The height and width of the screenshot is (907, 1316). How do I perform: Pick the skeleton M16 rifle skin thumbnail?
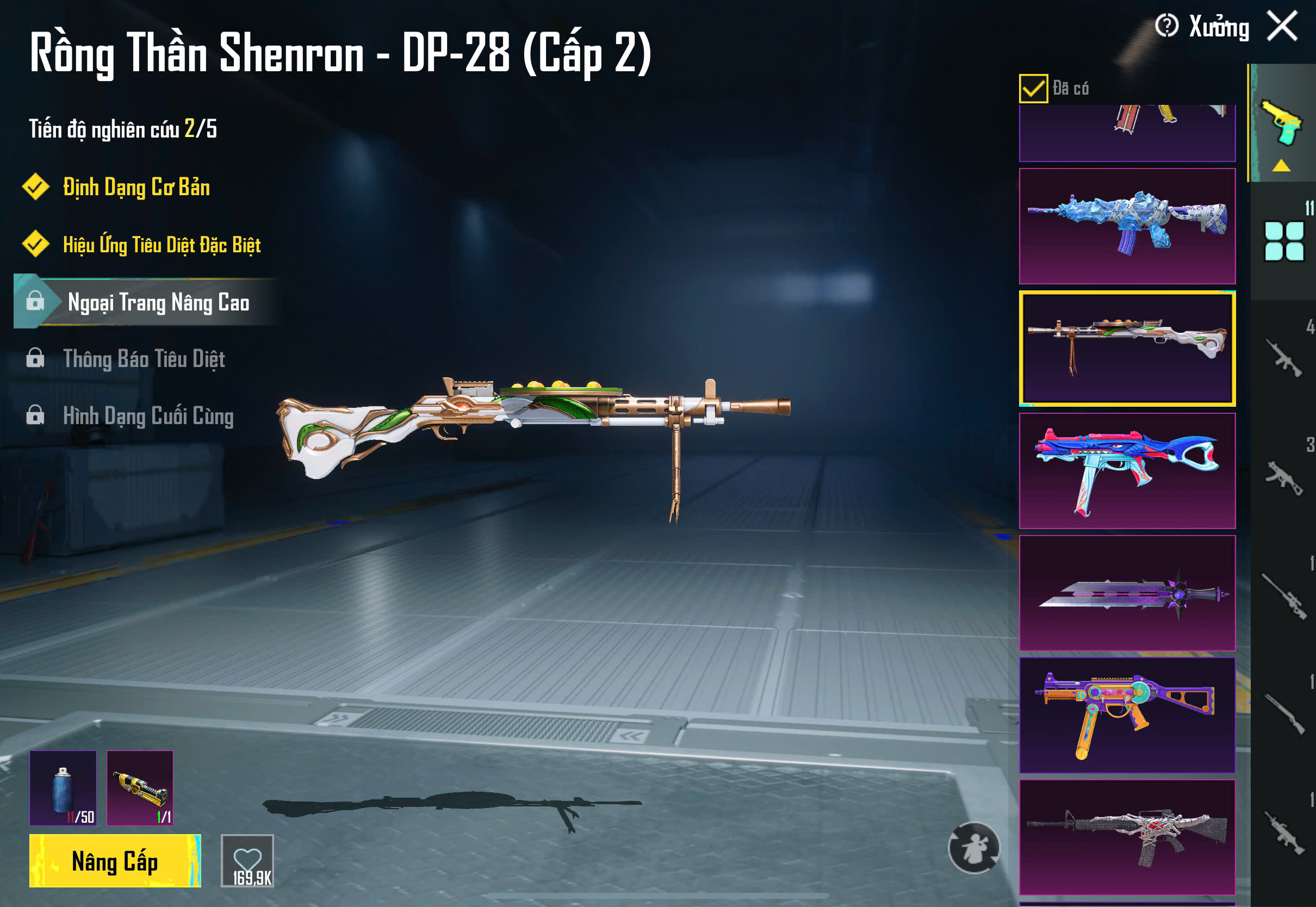point(1127,837)
